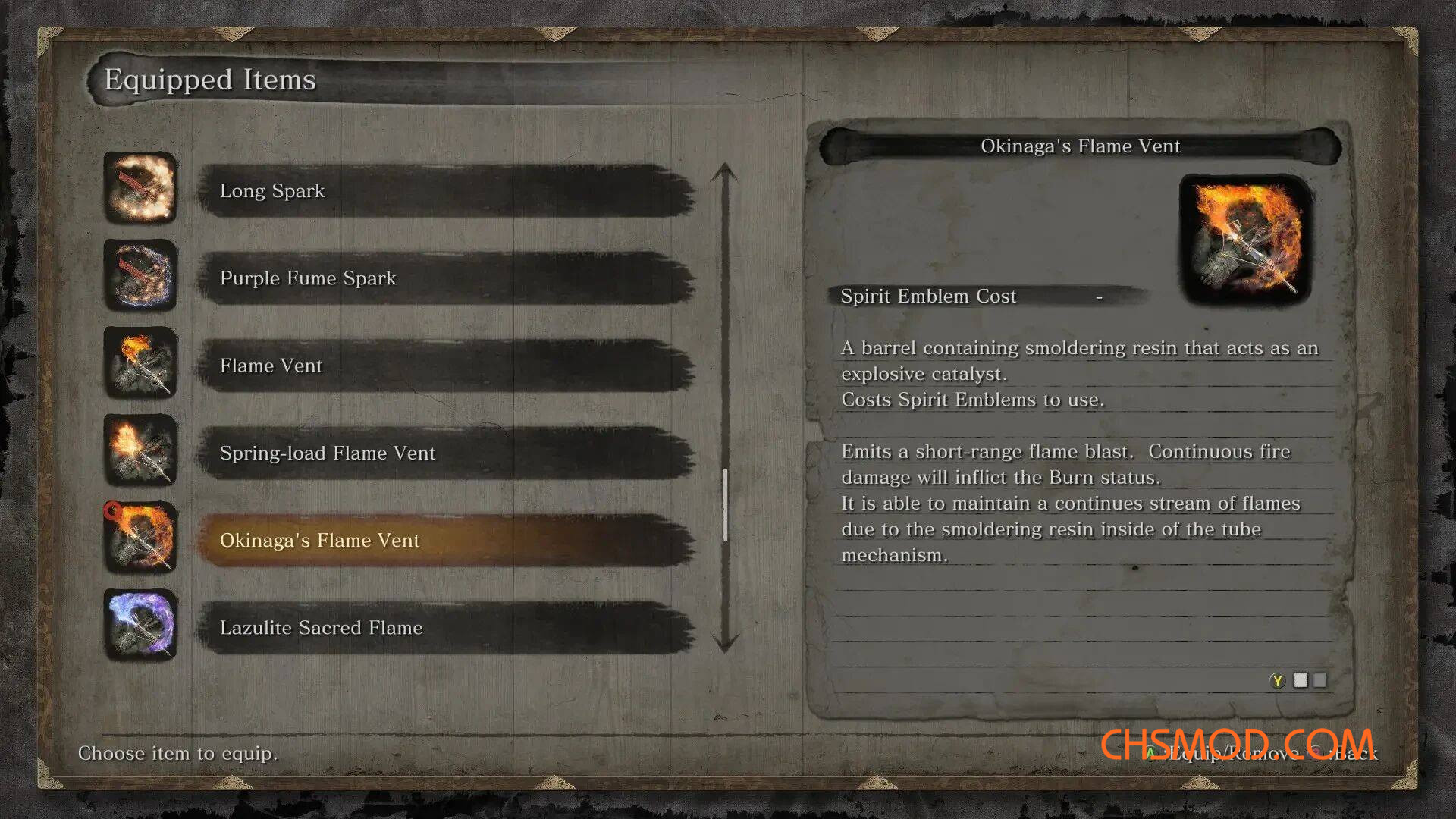Toggle the second page indicator square
The width and height of the screenshot is (1456, 819).
[x=1320, y=681]
